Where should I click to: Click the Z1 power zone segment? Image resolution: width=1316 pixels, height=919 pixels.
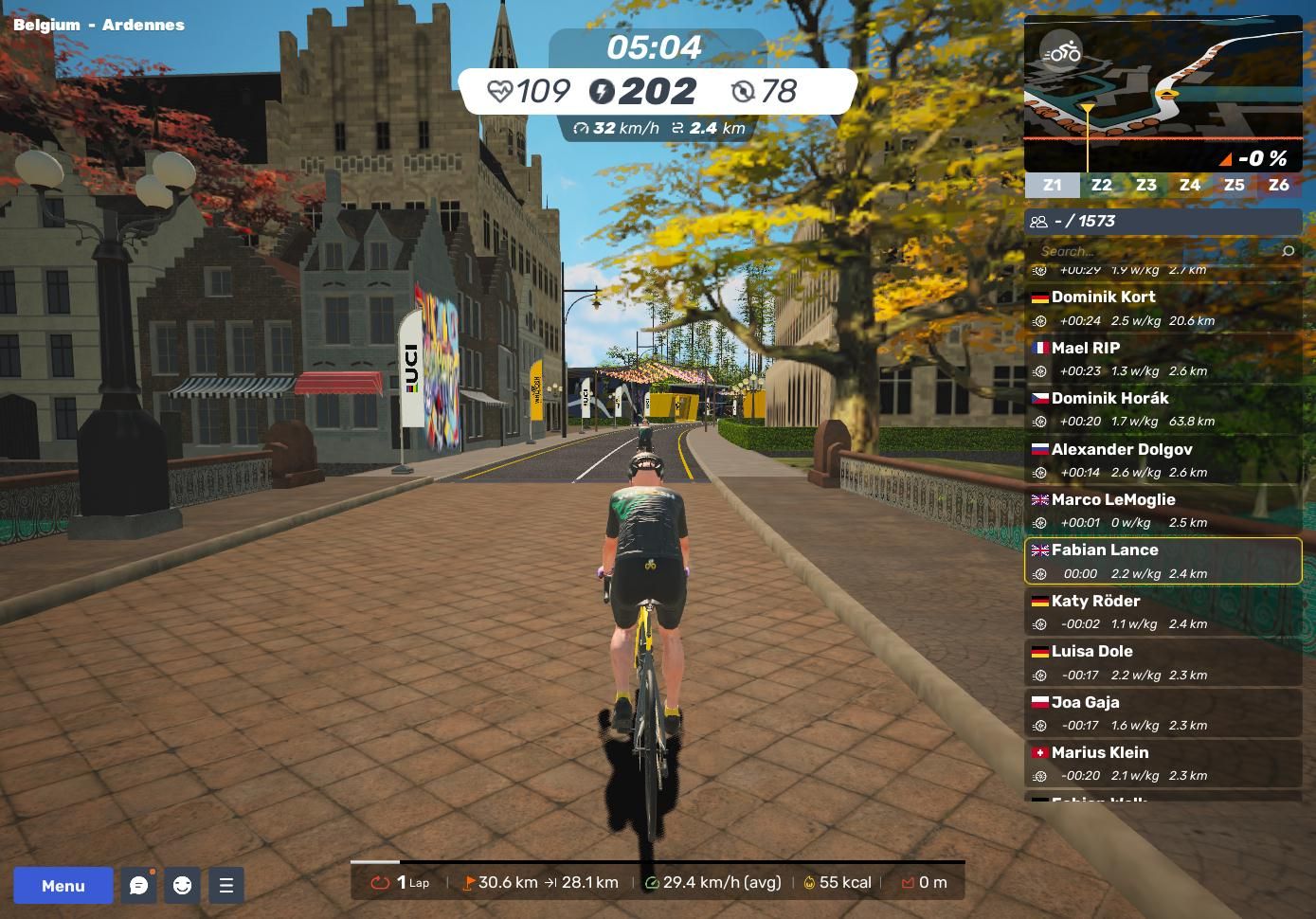(1052, 185)
